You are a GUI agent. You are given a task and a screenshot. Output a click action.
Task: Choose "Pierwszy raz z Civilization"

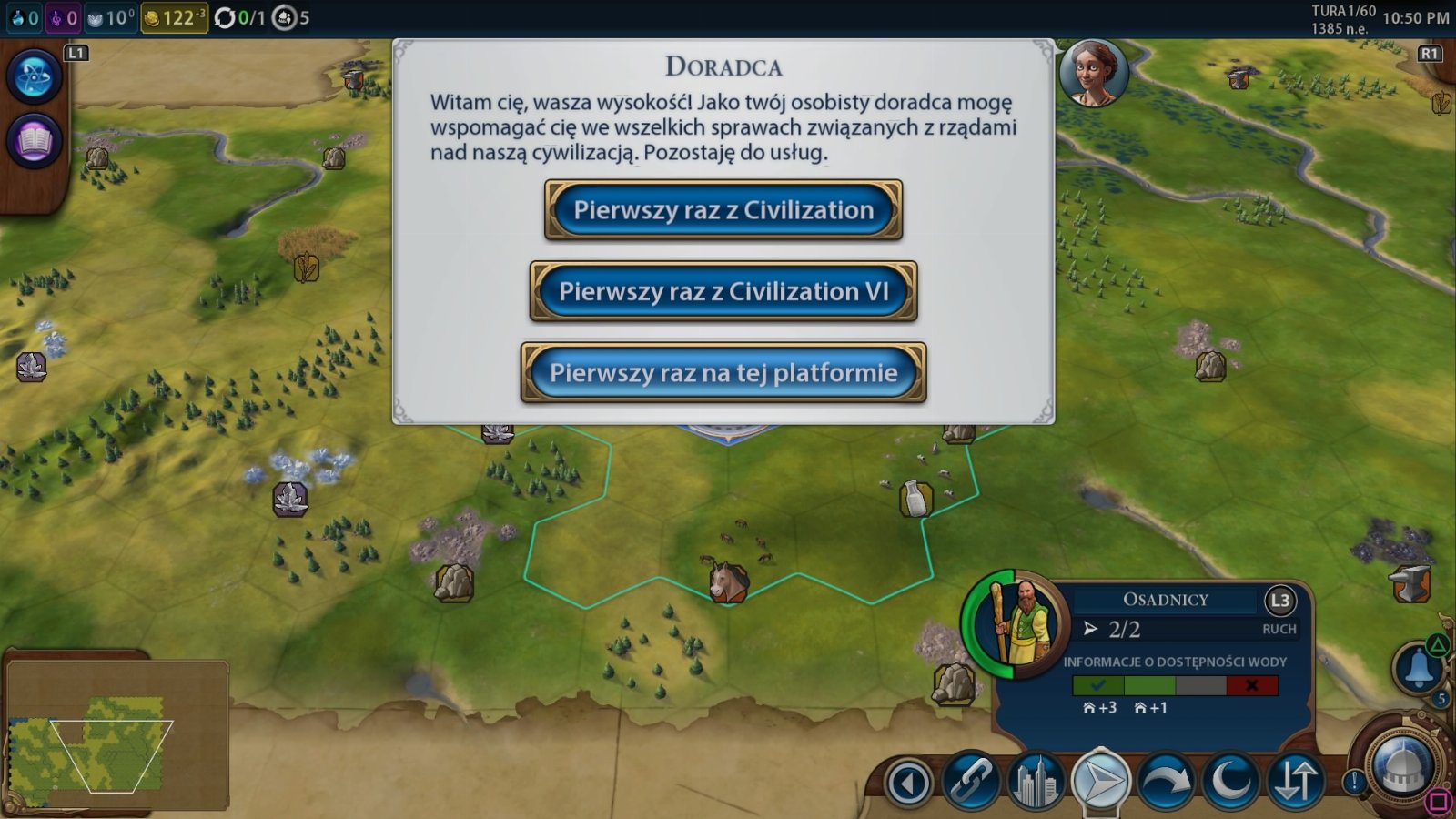coord(723,210)
